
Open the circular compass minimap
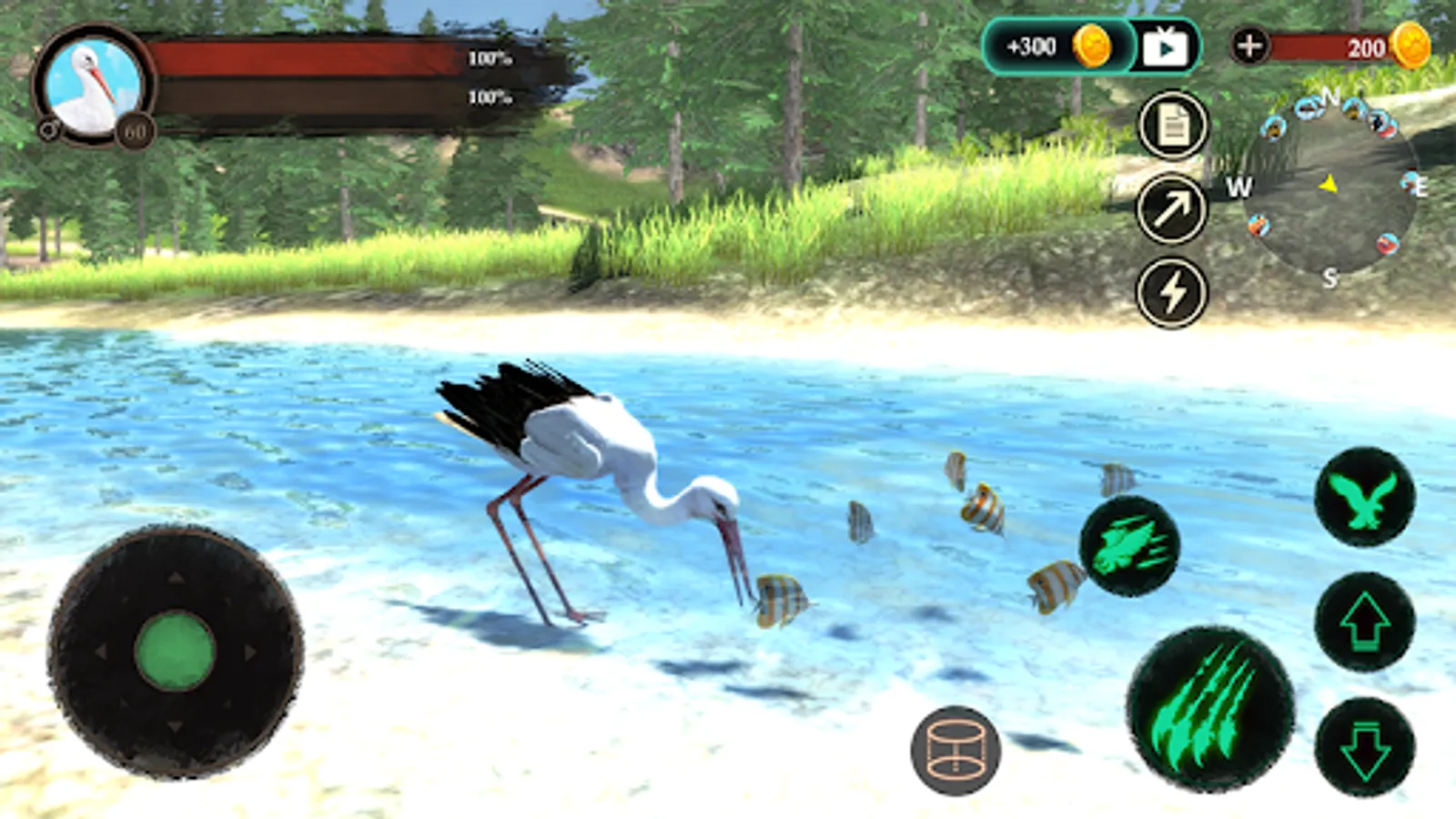(1330, 187)
